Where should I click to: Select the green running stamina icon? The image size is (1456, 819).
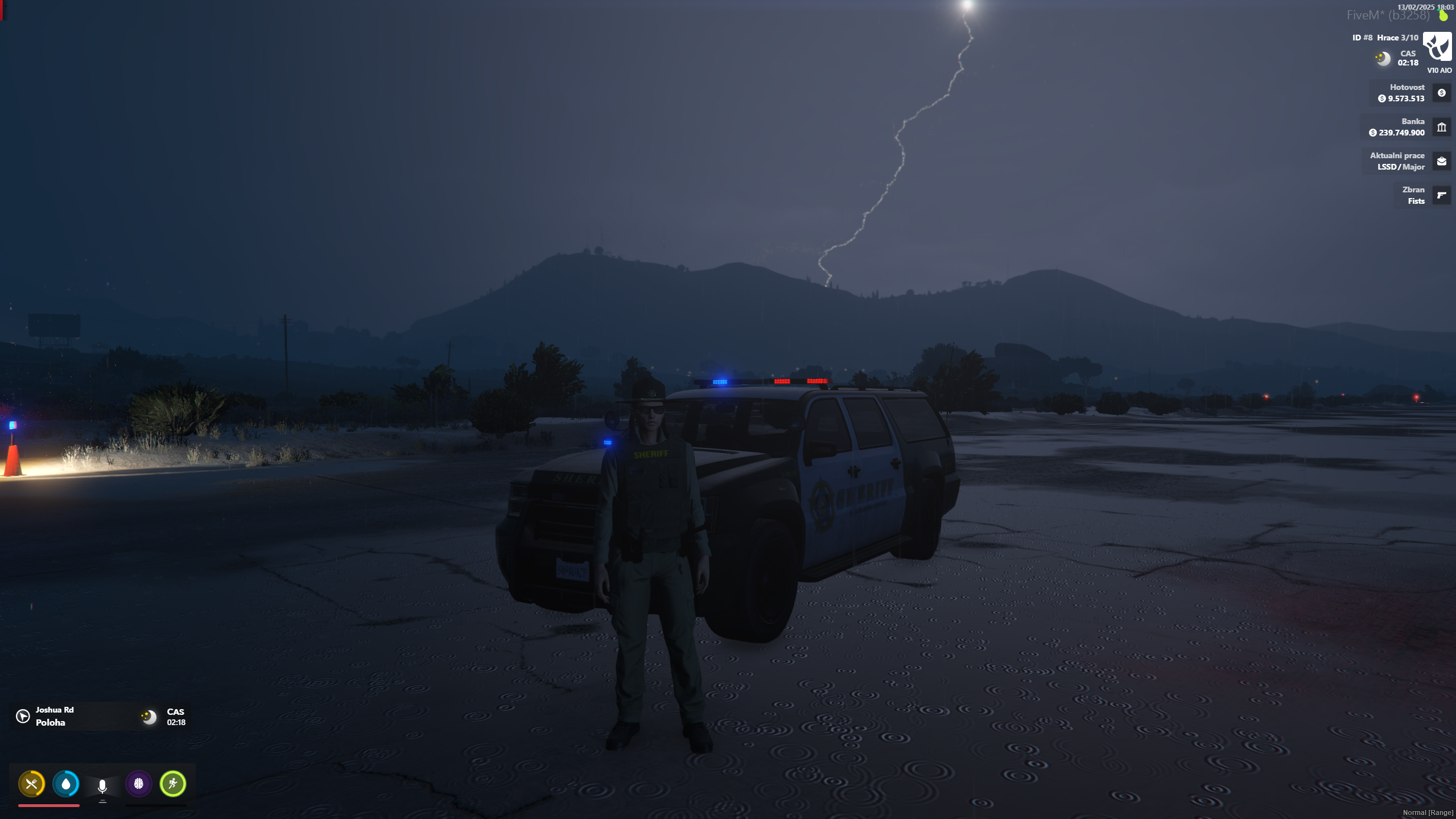(x=173, y=784)
